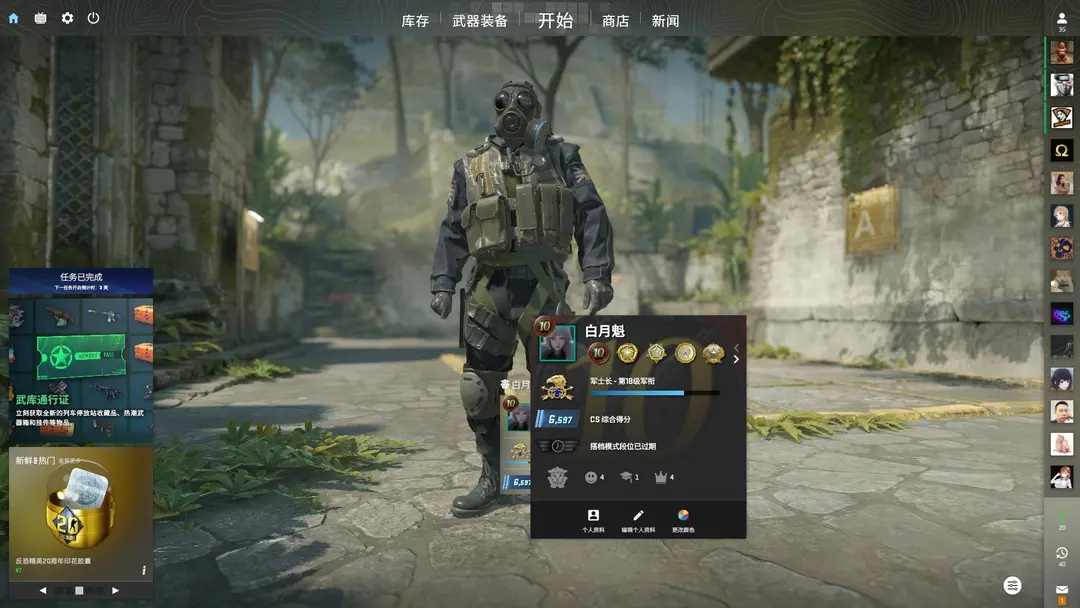
Task: Click the white next-medals arrow
Action: coord(737,360)
